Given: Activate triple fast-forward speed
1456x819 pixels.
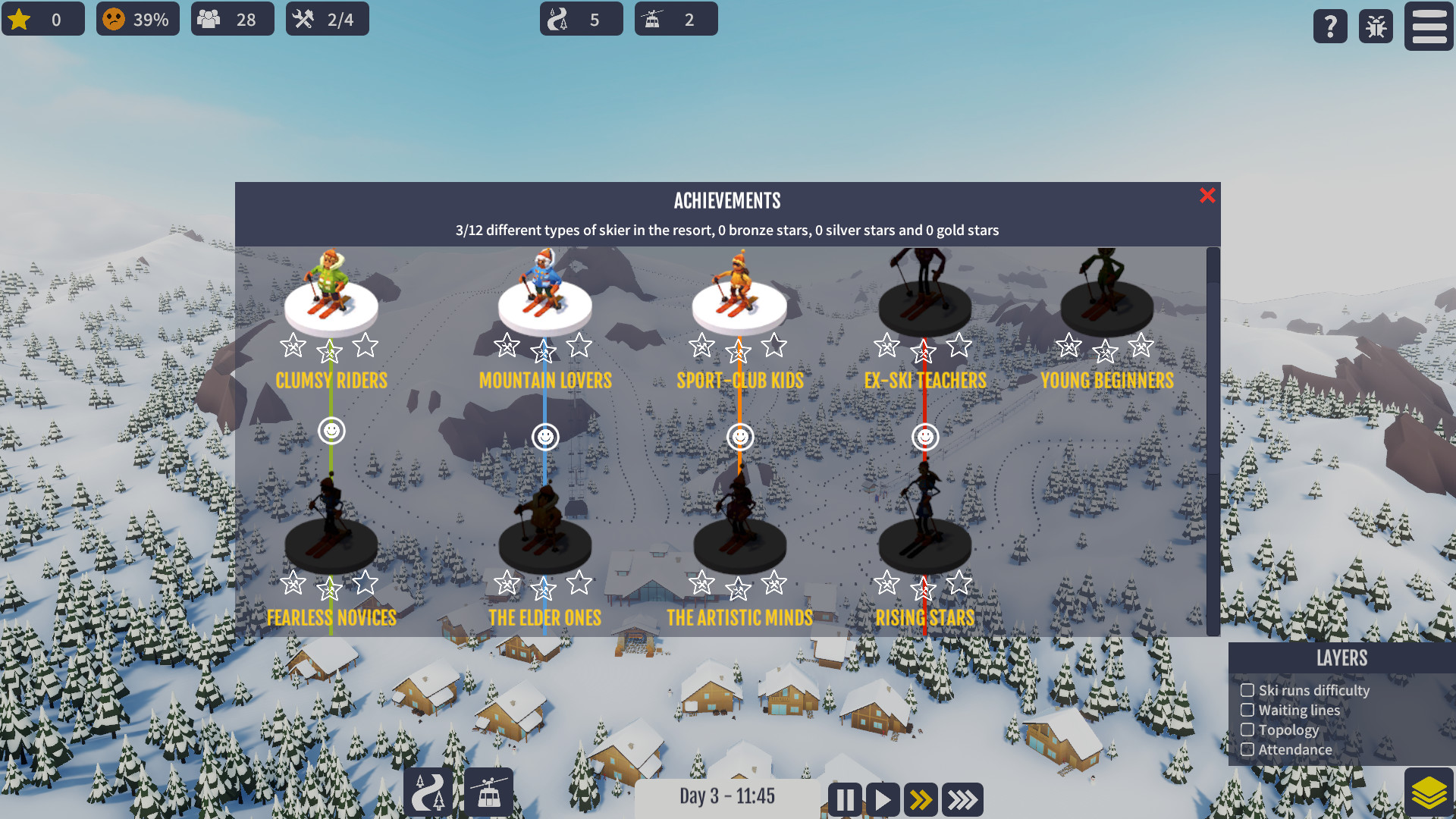Looking at the screenshot, I should tap(962, 799).
